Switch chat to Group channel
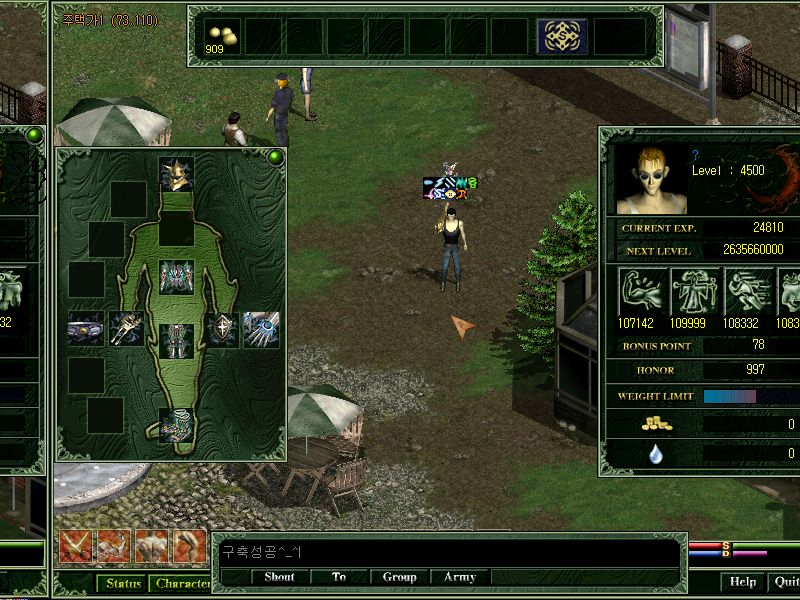Viewport: 800px width, 600px height. coord(399,577)
